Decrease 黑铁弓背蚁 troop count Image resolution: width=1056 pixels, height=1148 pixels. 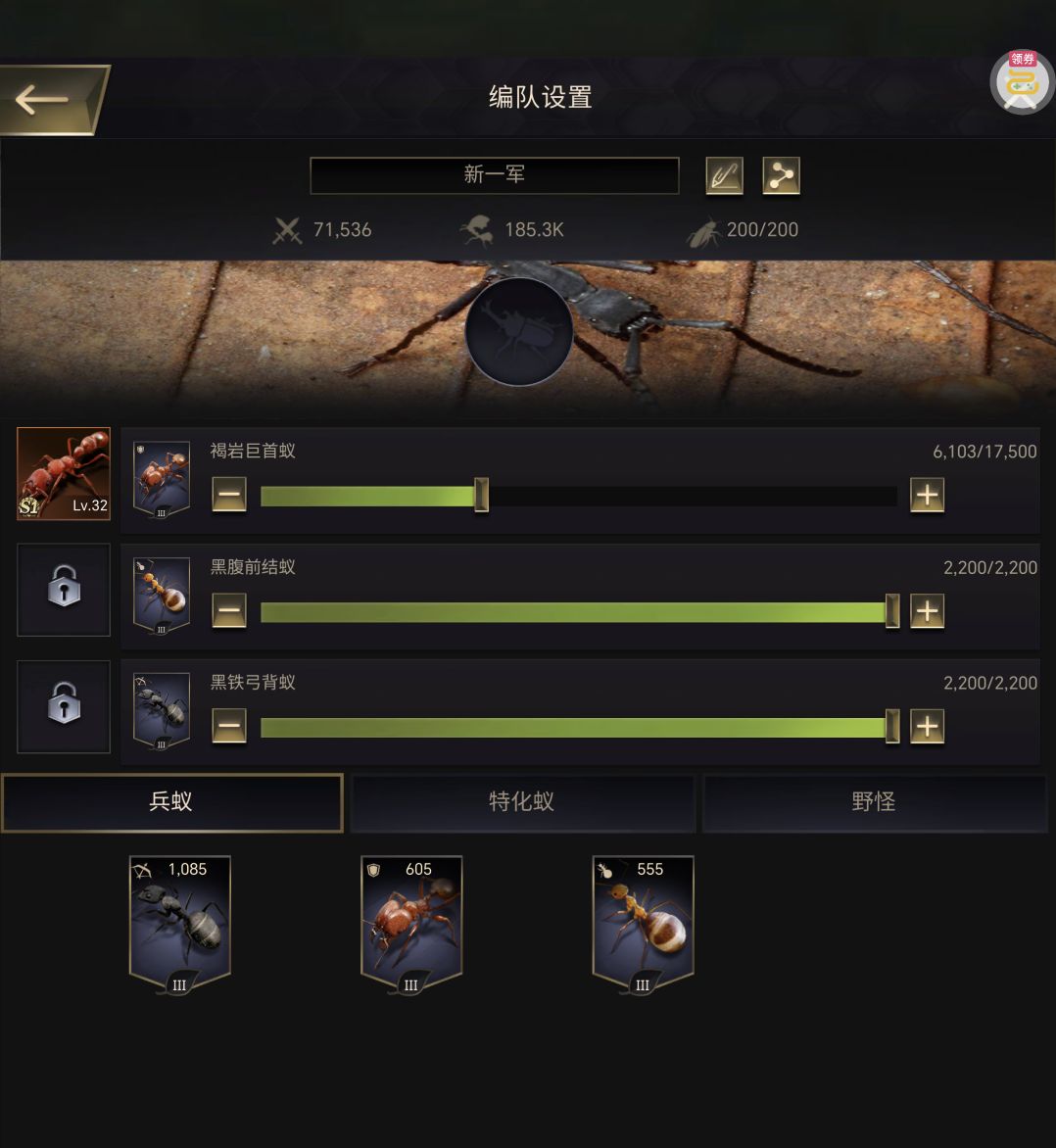tap(229, 727)
